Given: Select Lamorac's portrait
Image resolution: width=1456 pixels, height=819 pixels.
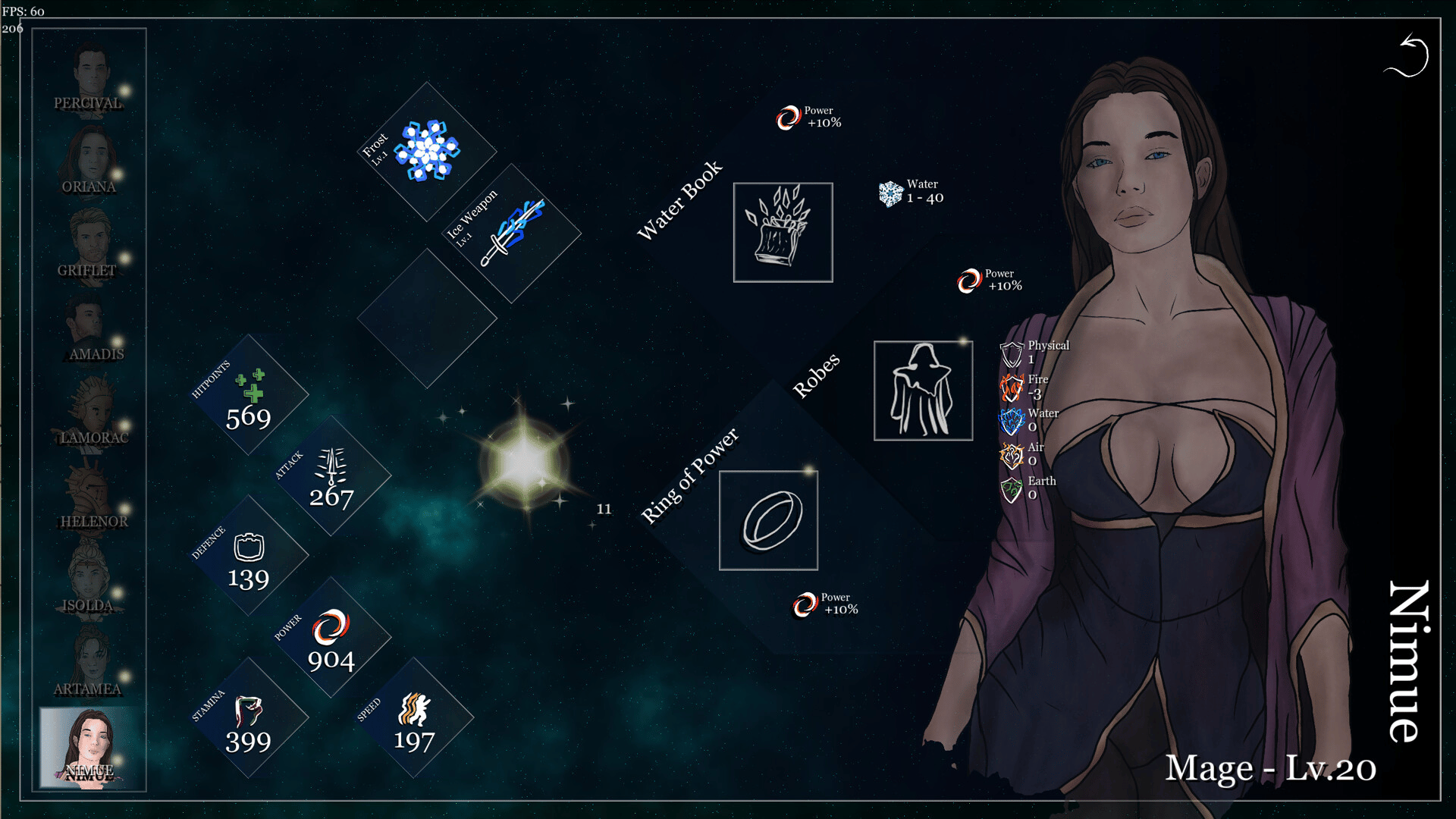Looking at the screenshot, I should point(91,411).
